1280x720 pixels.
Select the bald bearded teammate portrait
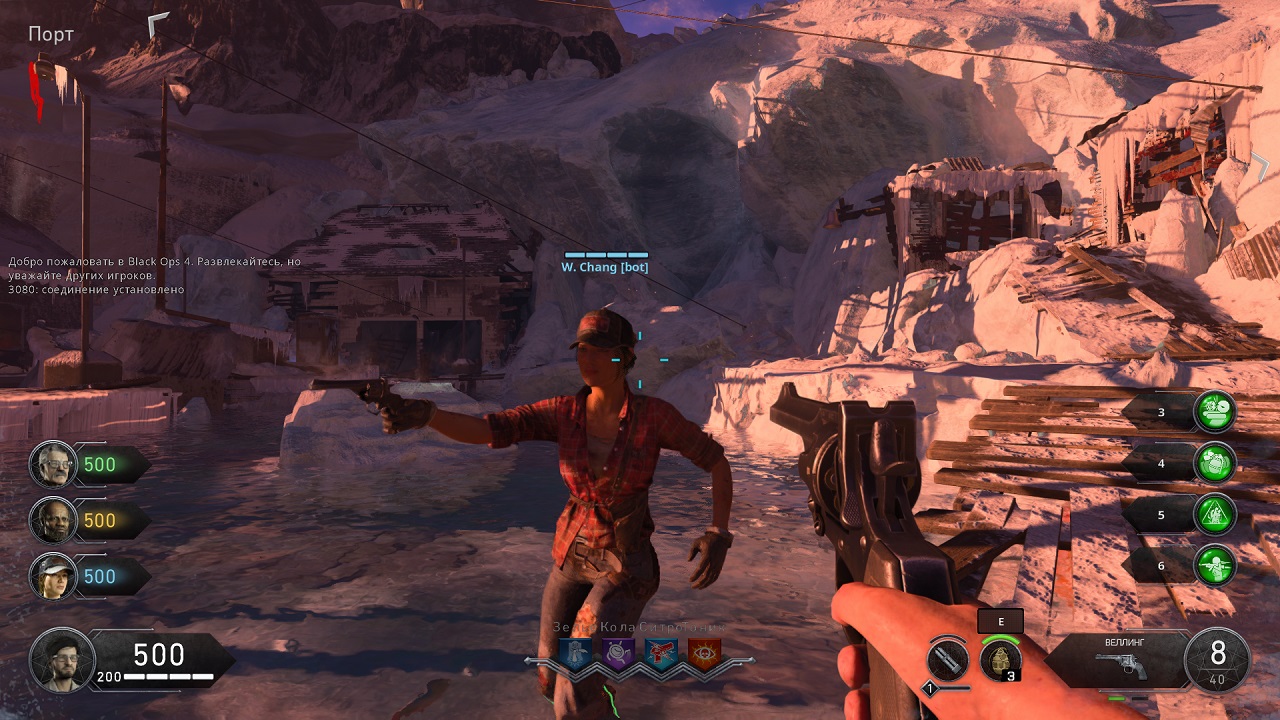(x=53, y=520)
